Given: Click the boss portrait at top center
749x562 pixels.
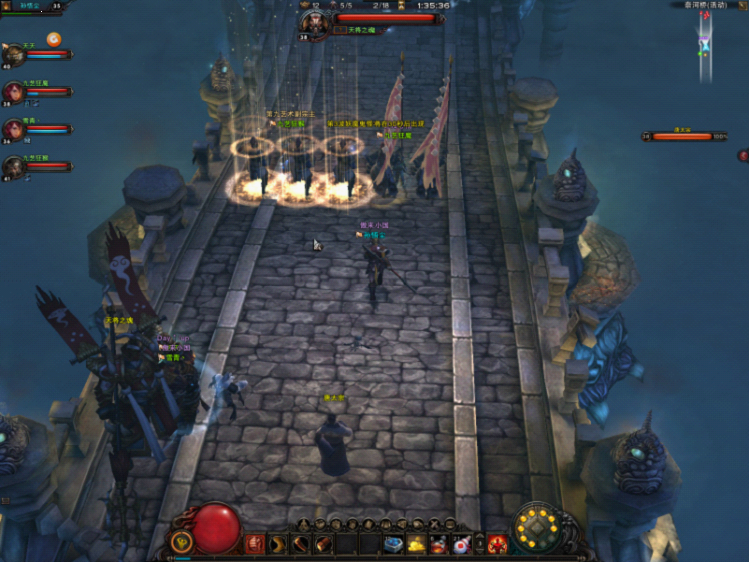Looking at the screenshot, I should pyautogui.click(x=314, y=21).
